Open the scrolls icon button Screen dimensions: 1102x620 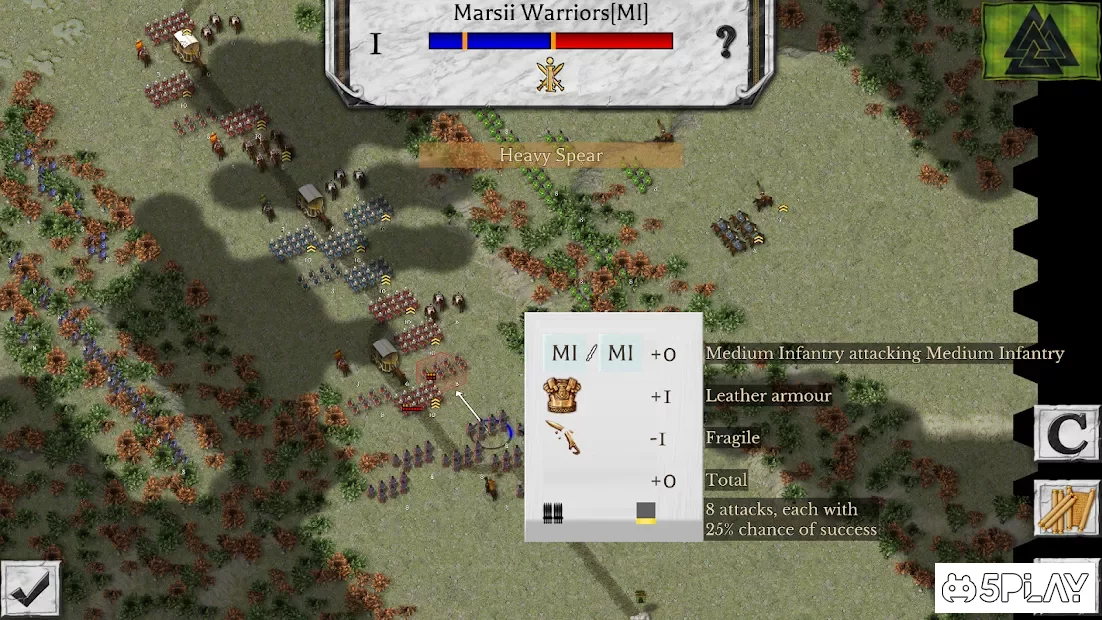click(x=1066, y=510)
